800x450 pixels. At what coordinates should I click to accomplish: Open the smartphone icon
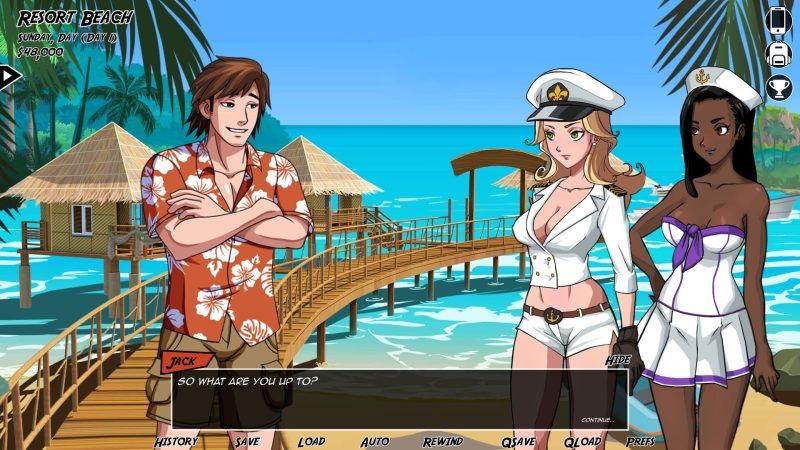(779, 19)
